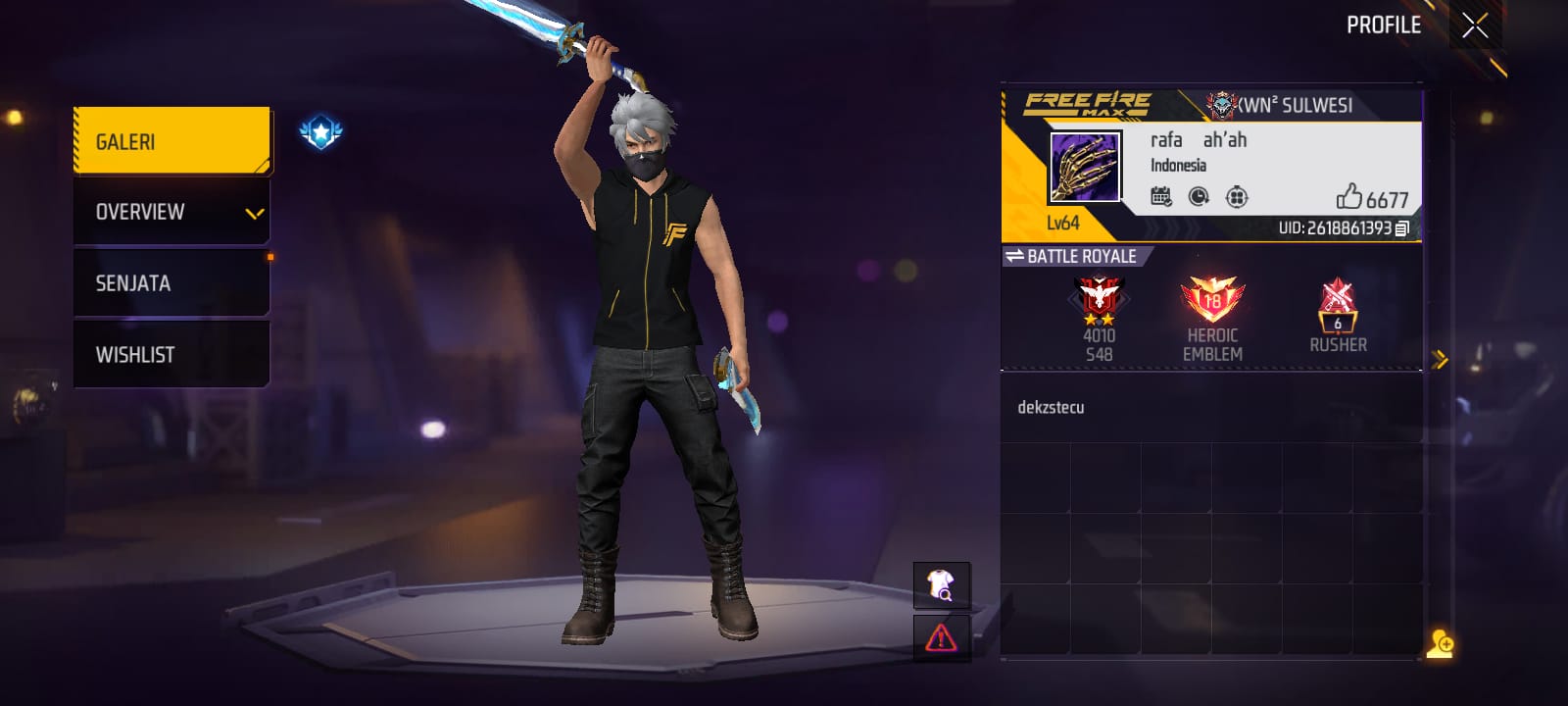Open the calendar icon on profile card
The height and width of the screenshot is (706, 1568).
[x=1161, y=196]
